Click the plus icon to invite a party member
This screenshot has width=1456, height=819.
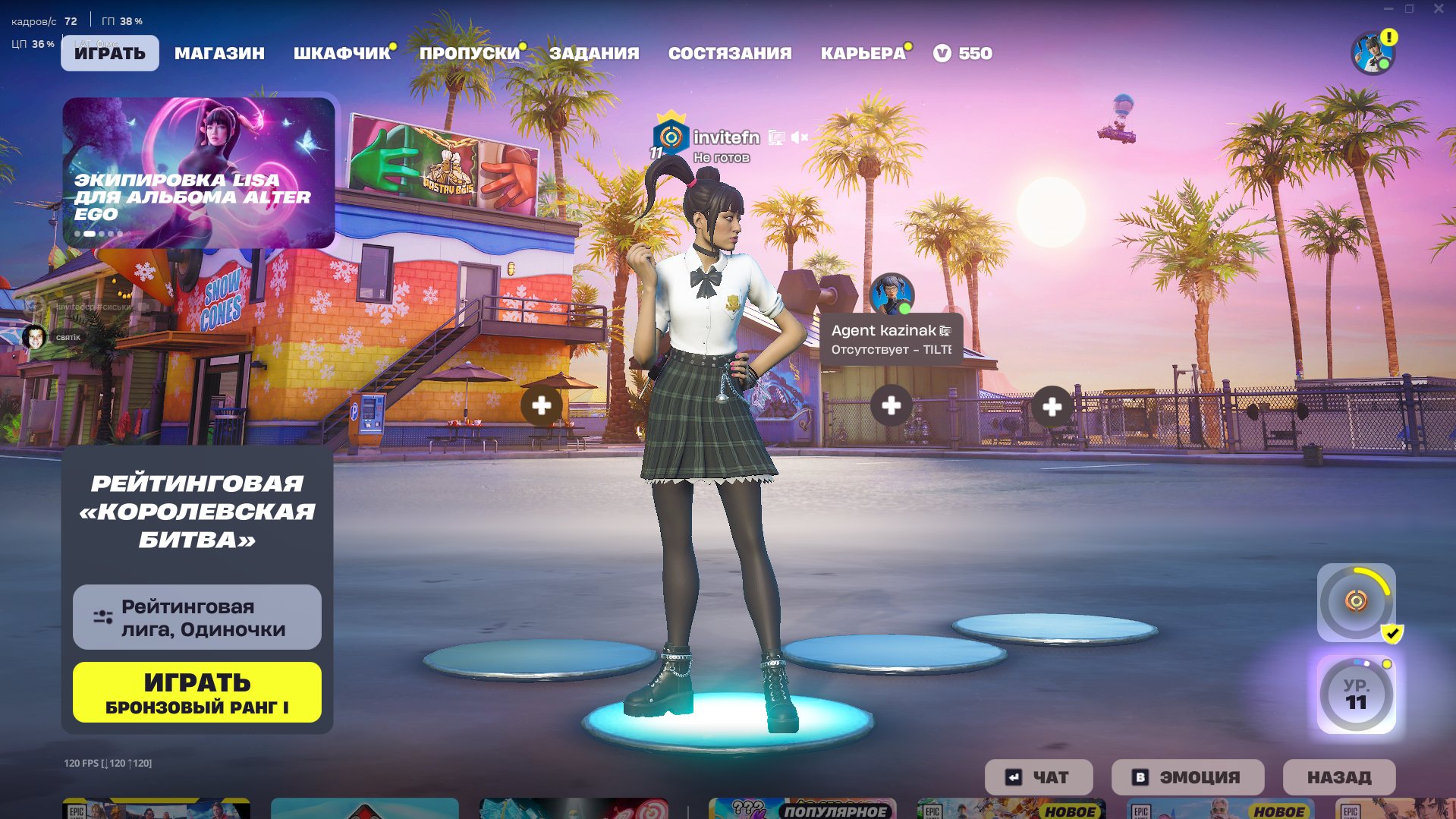coord(540,406)
